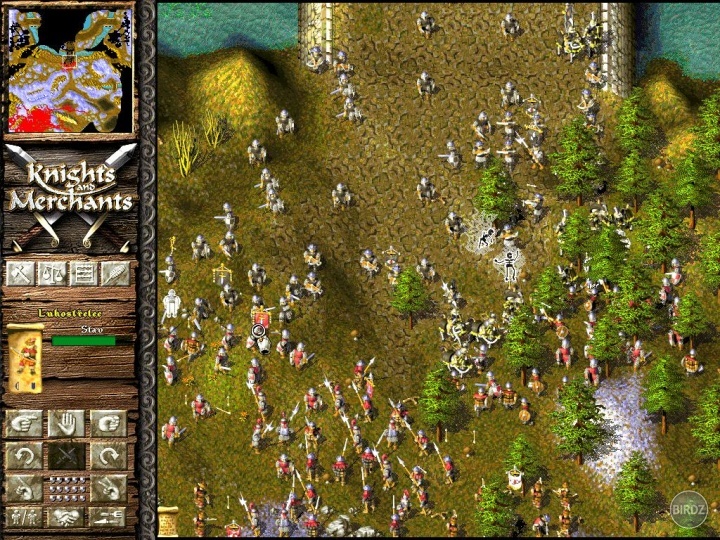Rotate the formation clockwise
The image size is (720, 540).
coord(109,456)
